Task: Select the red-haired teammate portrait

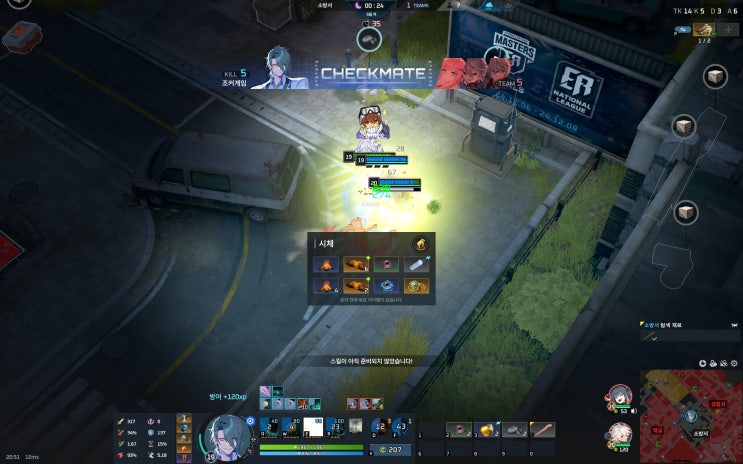Action: (x=619, y=397)
